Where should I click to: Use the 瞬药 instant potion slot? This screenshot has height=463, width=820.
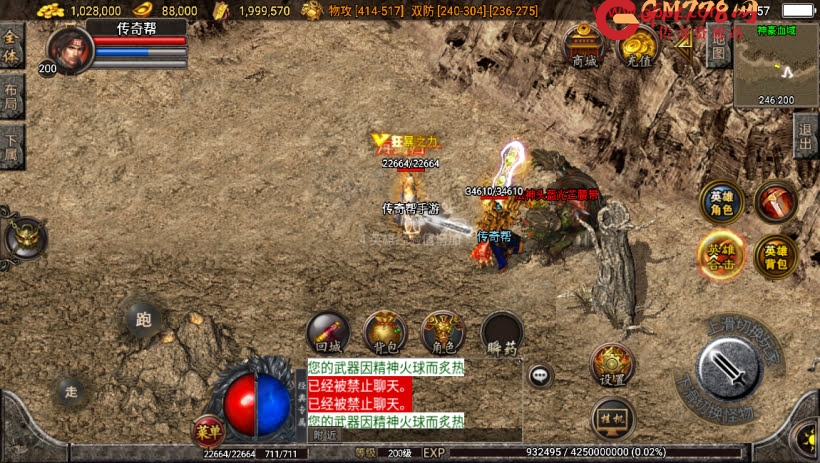(x=502, y=334)
